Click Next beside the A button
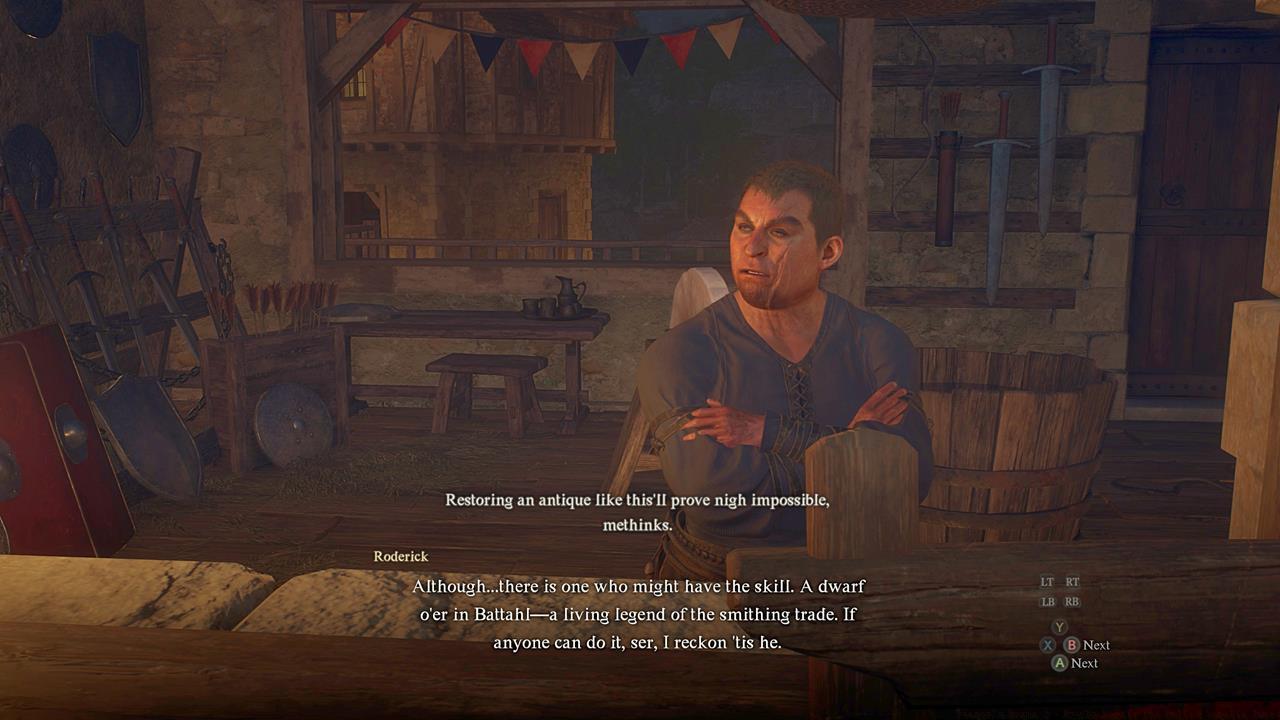The image size is (1280, 720). point(1086,662)
